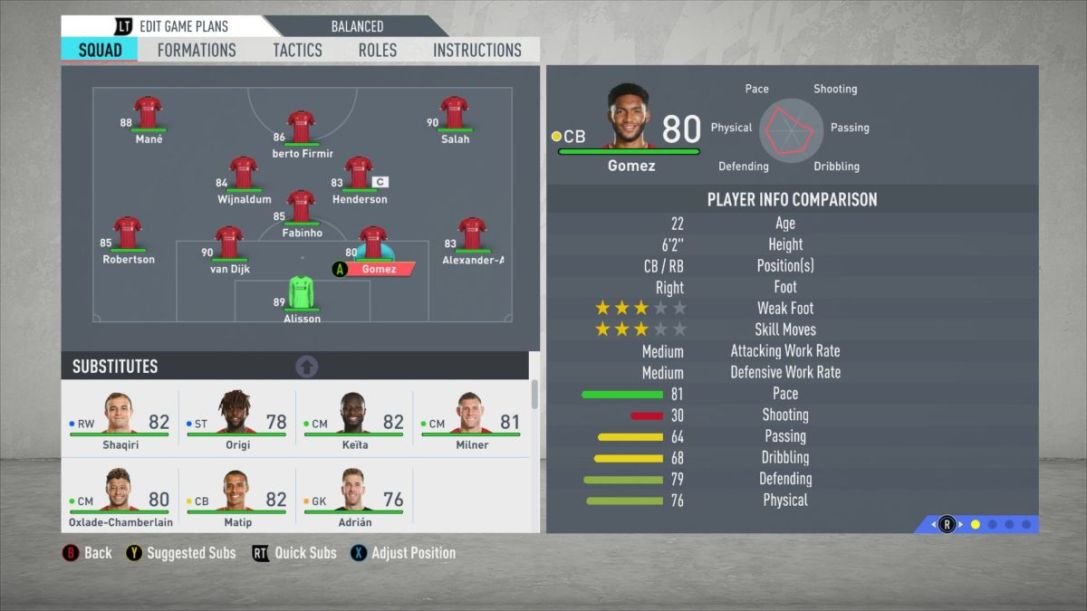The width and height of the screenshot is (1087, 611).
Task: Open the Tactics tab
Action: 297,50
